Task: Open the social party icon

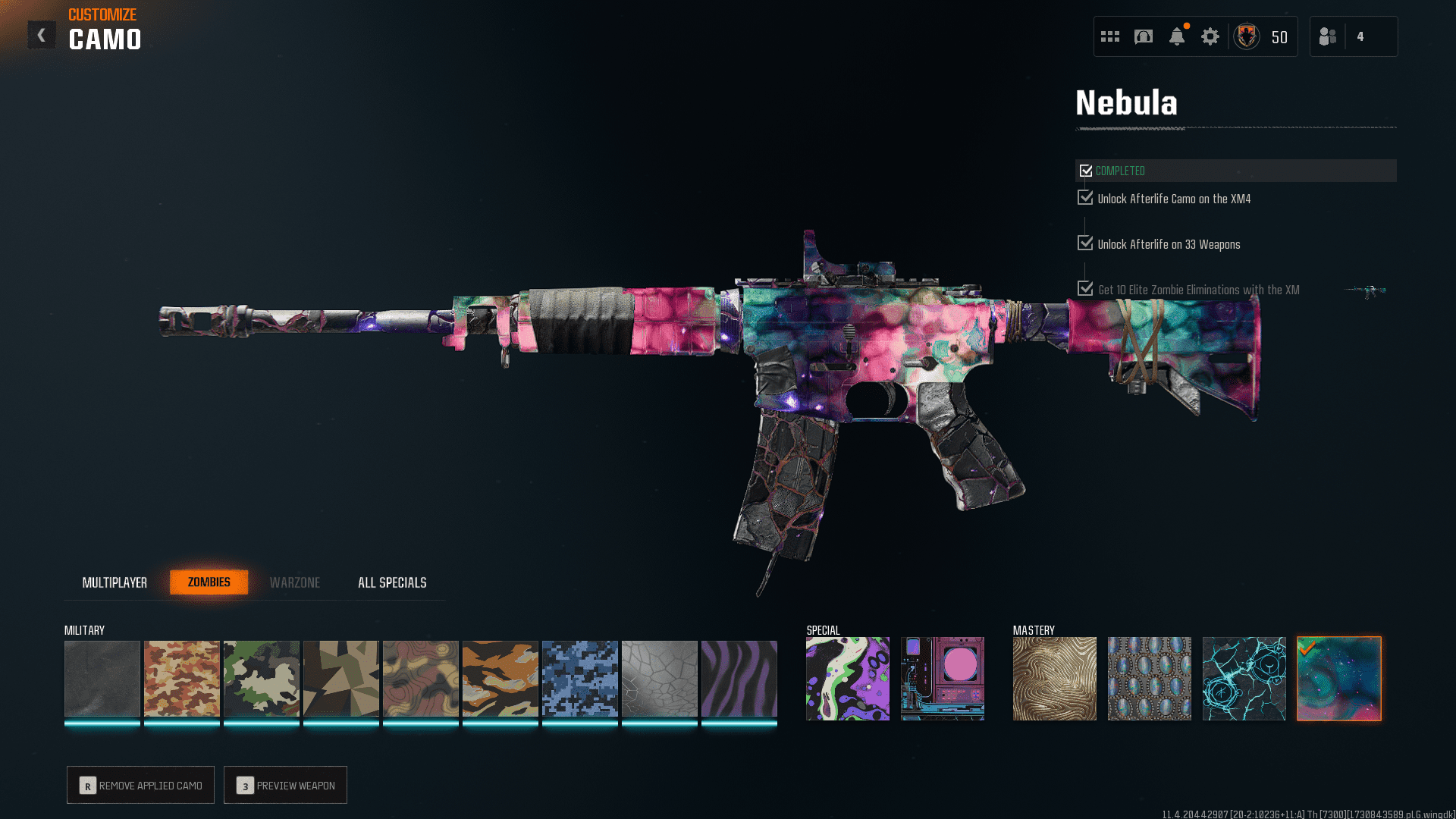Action: coord(1328,36)
